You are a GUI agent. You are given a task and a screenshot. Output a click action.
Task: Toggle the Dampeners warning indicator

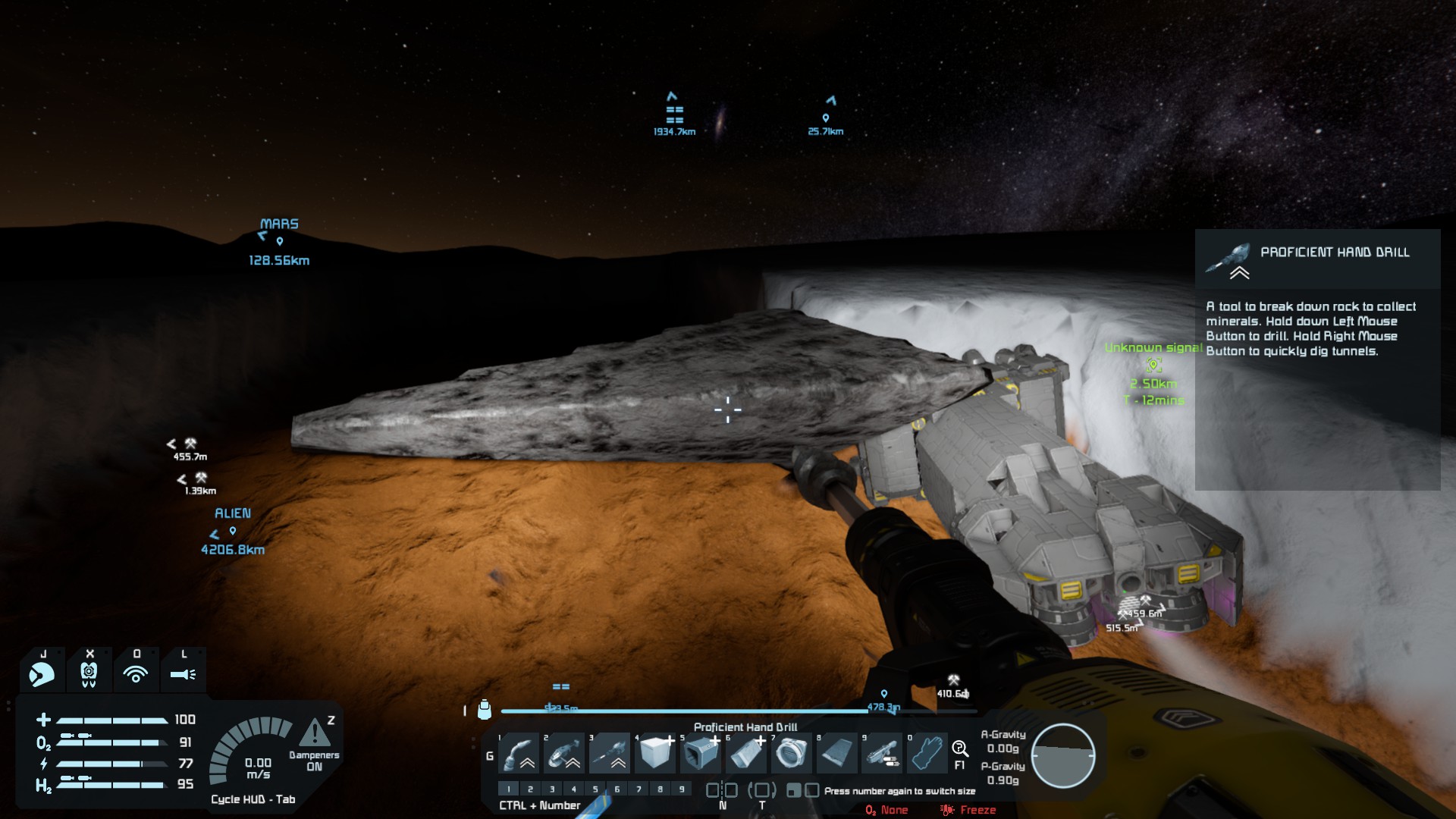(x=314, y=733)
